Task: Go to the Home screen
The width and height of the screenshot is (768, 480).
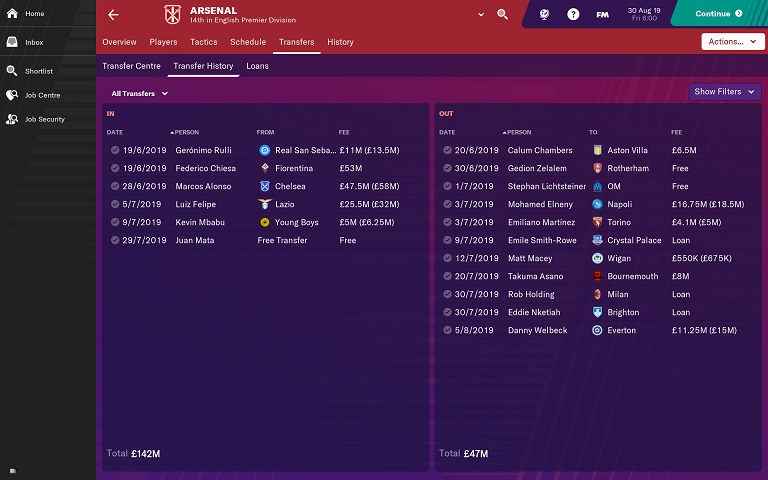Action: coord(34,14)
